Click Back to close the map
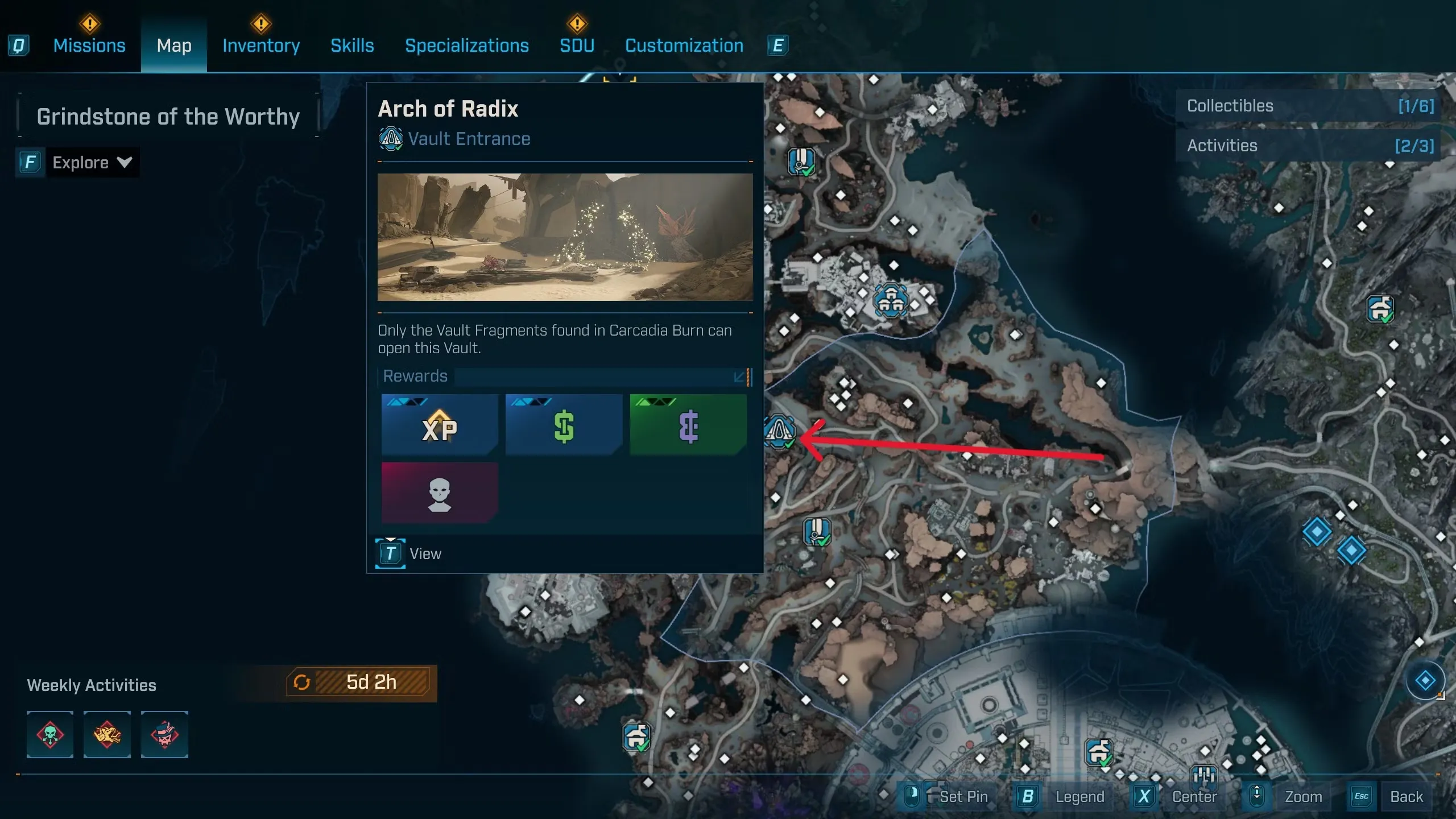The height and width of the screenshot is (819, 1456). click(x=1406, y=796)
